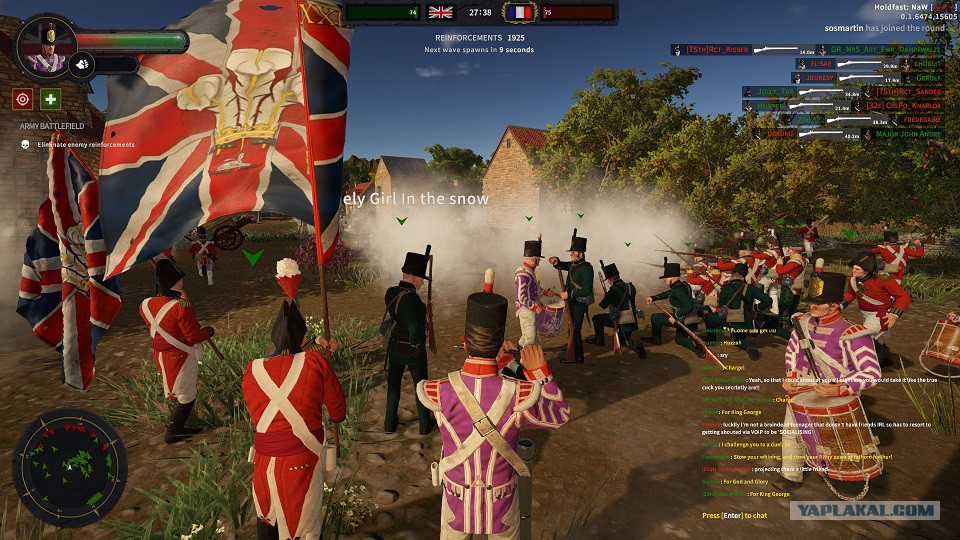960x540 pixels.
Task: Click the British Union Jack team flag
Action: coord(440,12)
